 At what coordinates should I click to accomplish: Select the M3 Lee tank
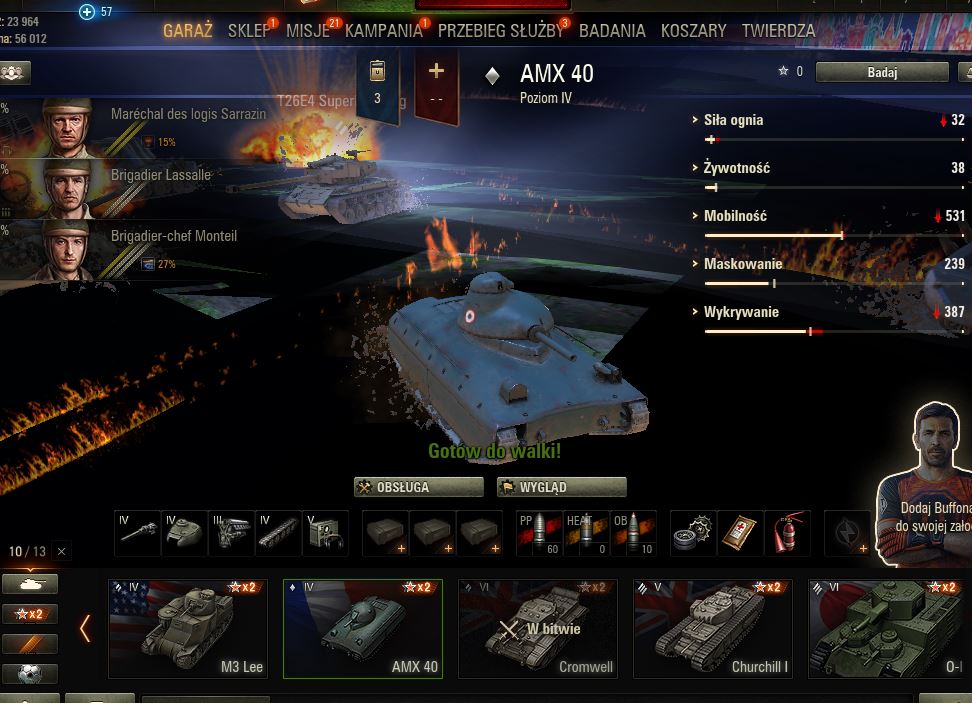[x=188, y=629]
